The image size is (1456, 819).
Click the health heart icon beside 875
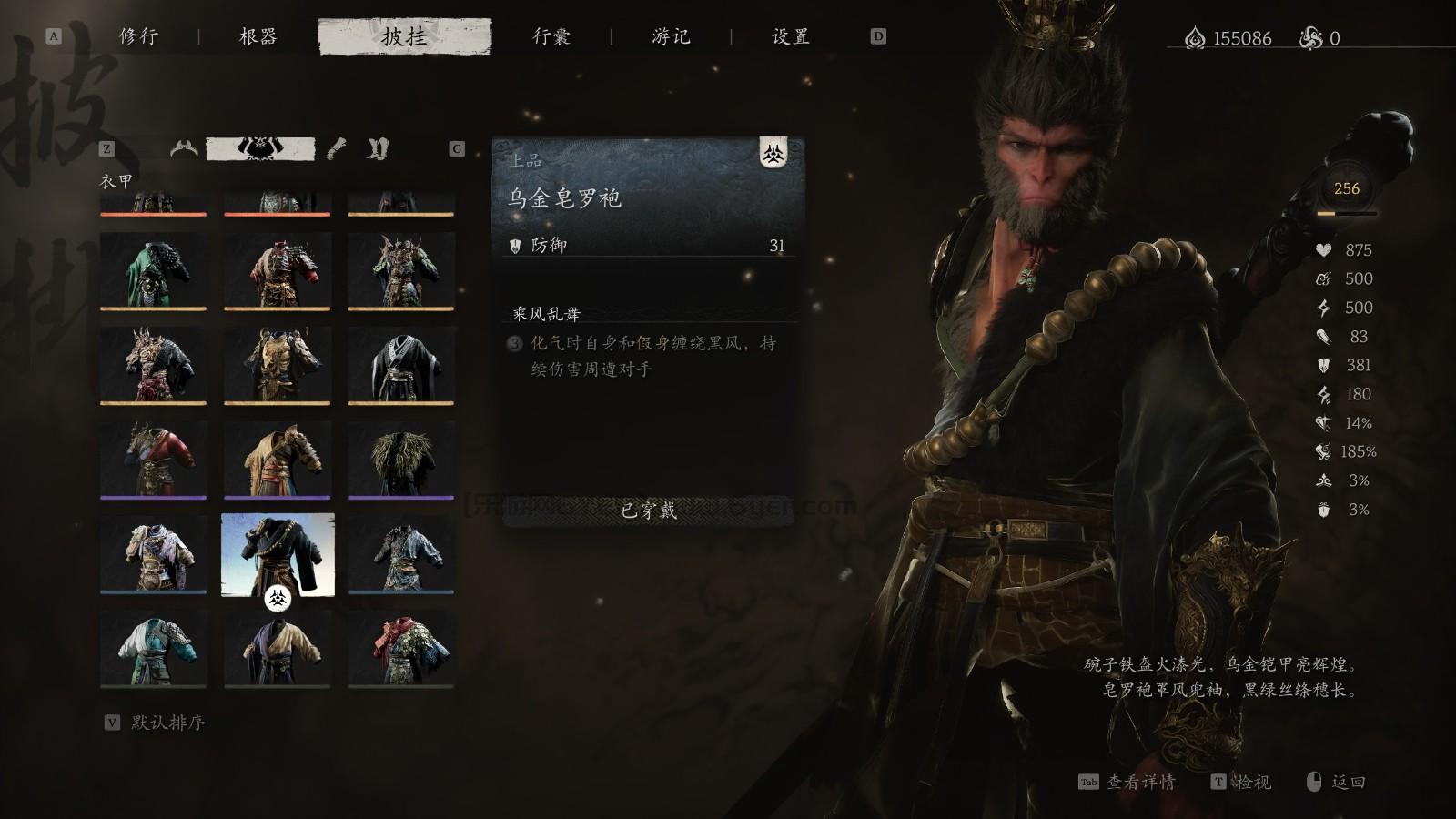1323,248
